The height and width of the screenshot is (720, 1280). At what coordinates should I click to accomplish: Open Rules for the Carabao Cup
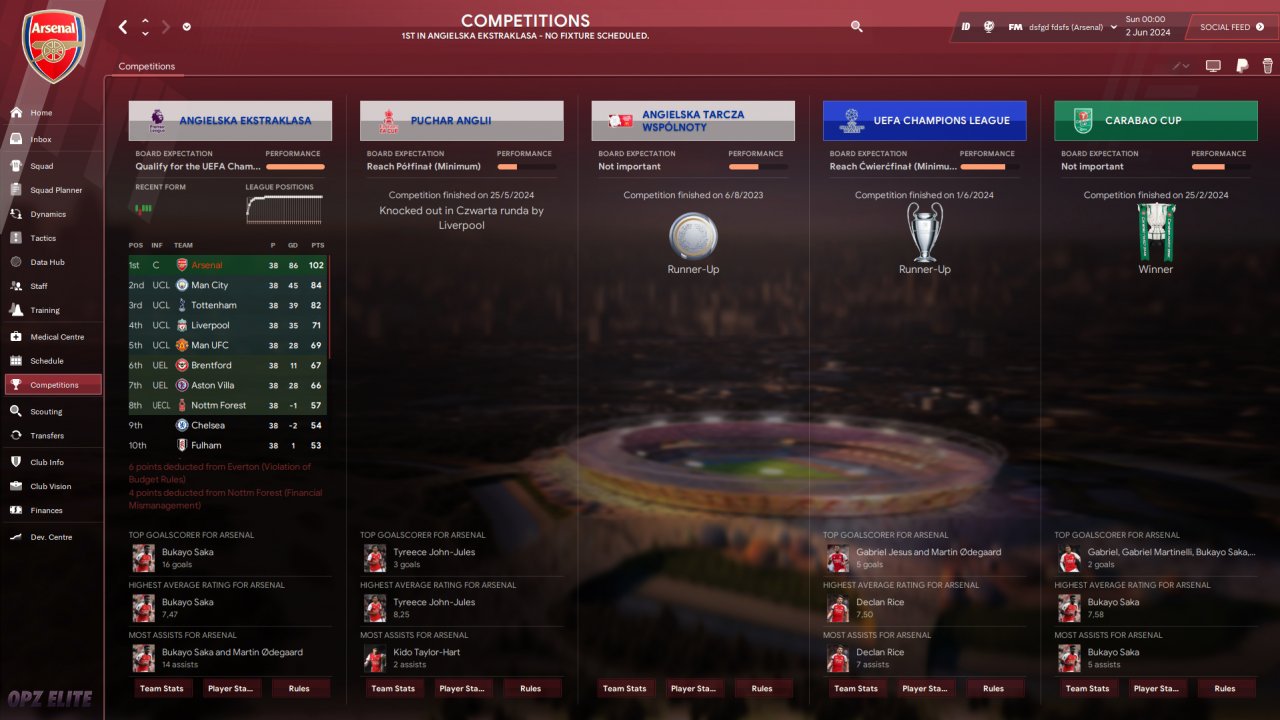pos(1224,688)
